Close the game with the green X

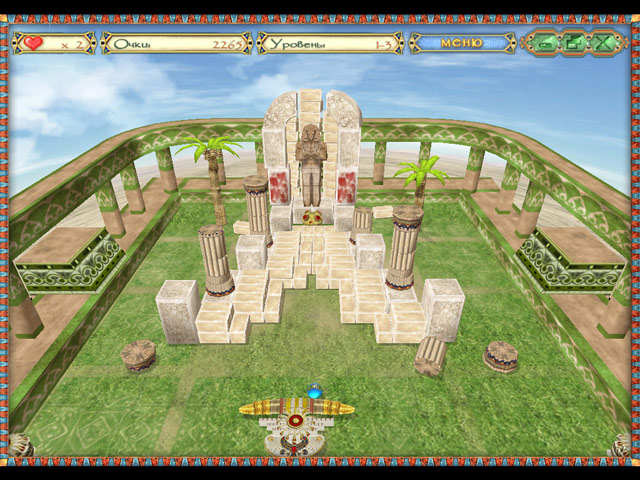tap(604, 43)
